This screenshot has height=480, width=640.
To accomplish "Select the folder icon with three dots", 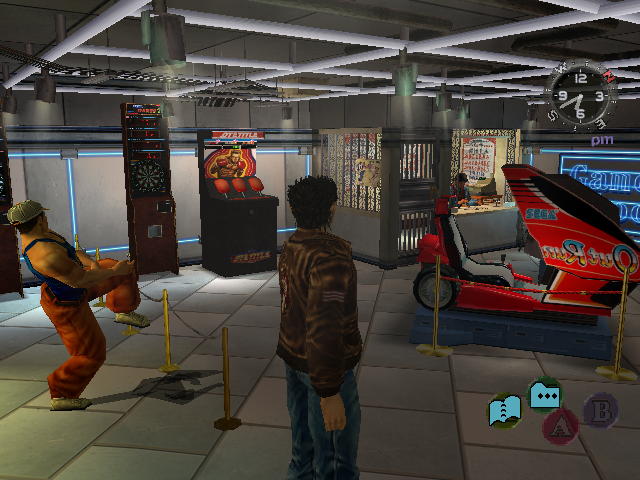I will [x=545, y=395].
